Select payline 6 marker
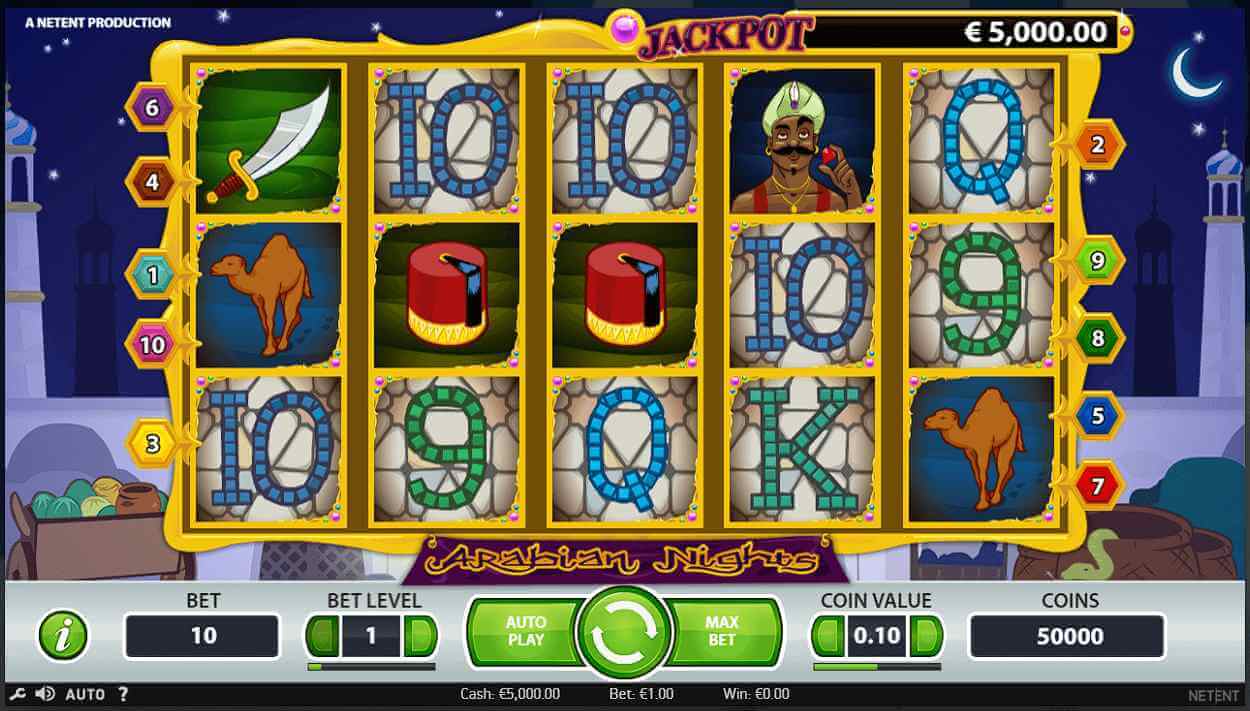The width and height of the screenshot is (1250, 711). (152, 108)
